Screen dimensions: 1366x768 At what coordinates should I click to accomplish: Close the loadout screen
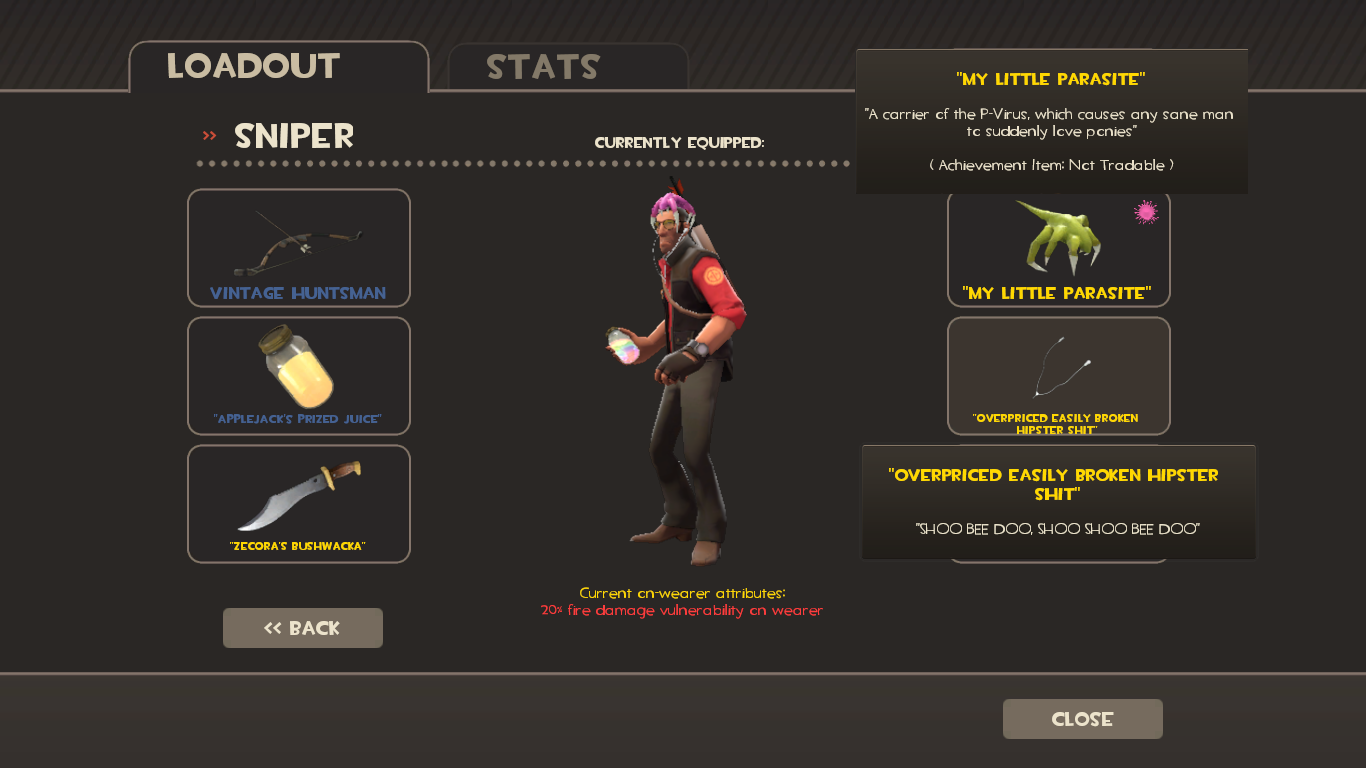1082,719
